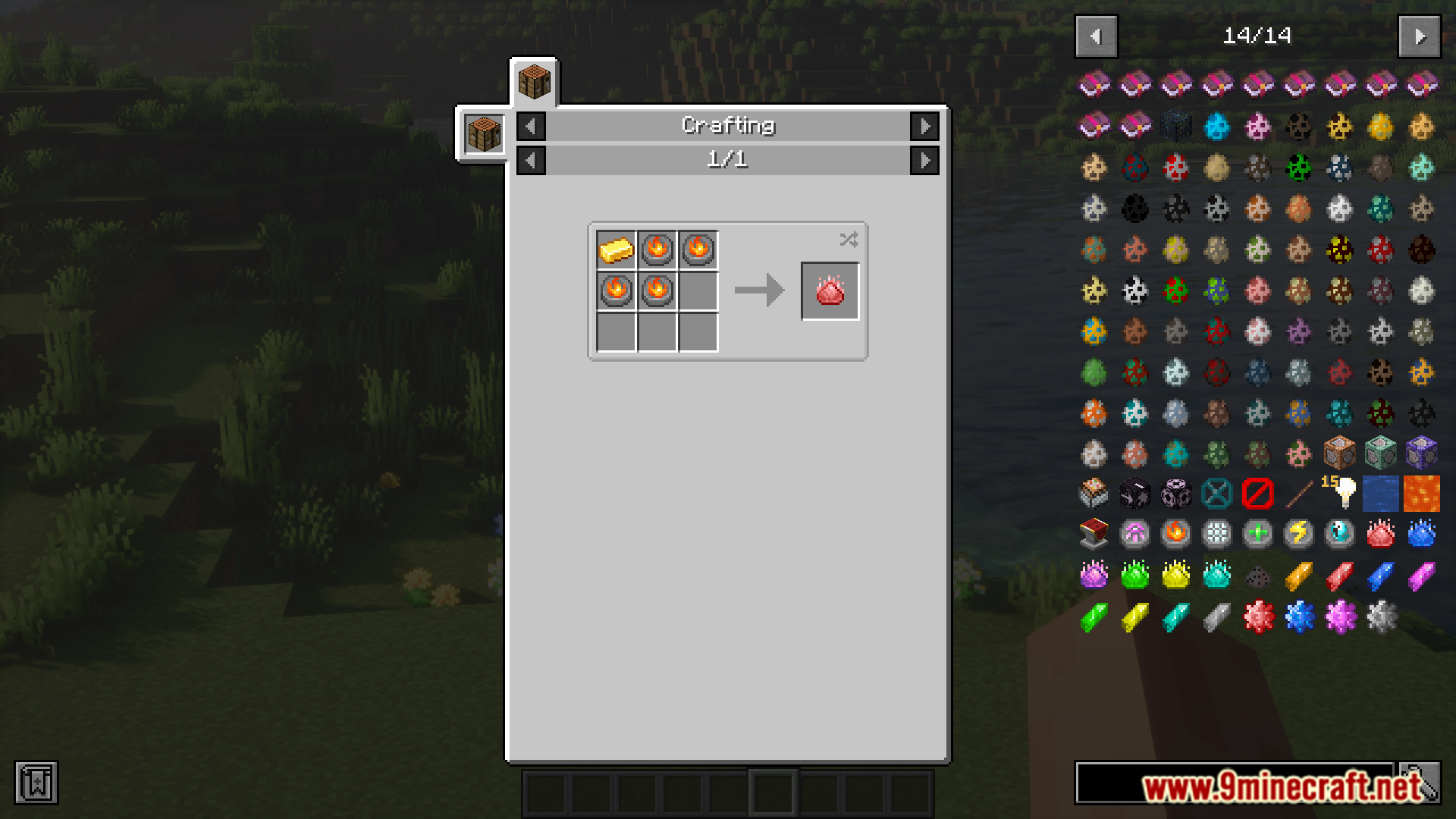Click the red essence output slot
The width and height of the screenshot is (1456, 819).
tap(830, 291)
